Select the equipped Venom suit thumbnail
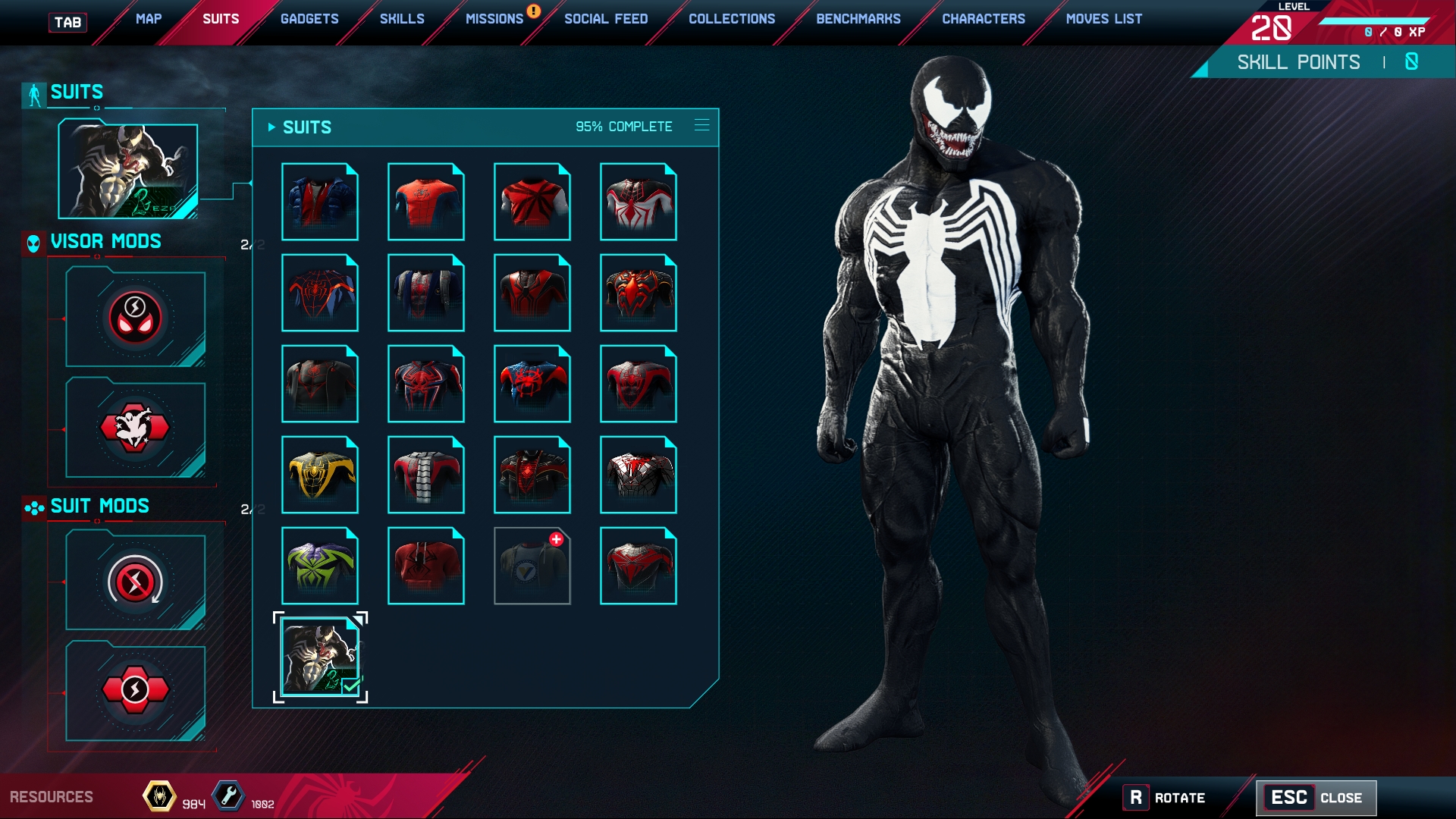1456x819 pixels. pos(320,657)
